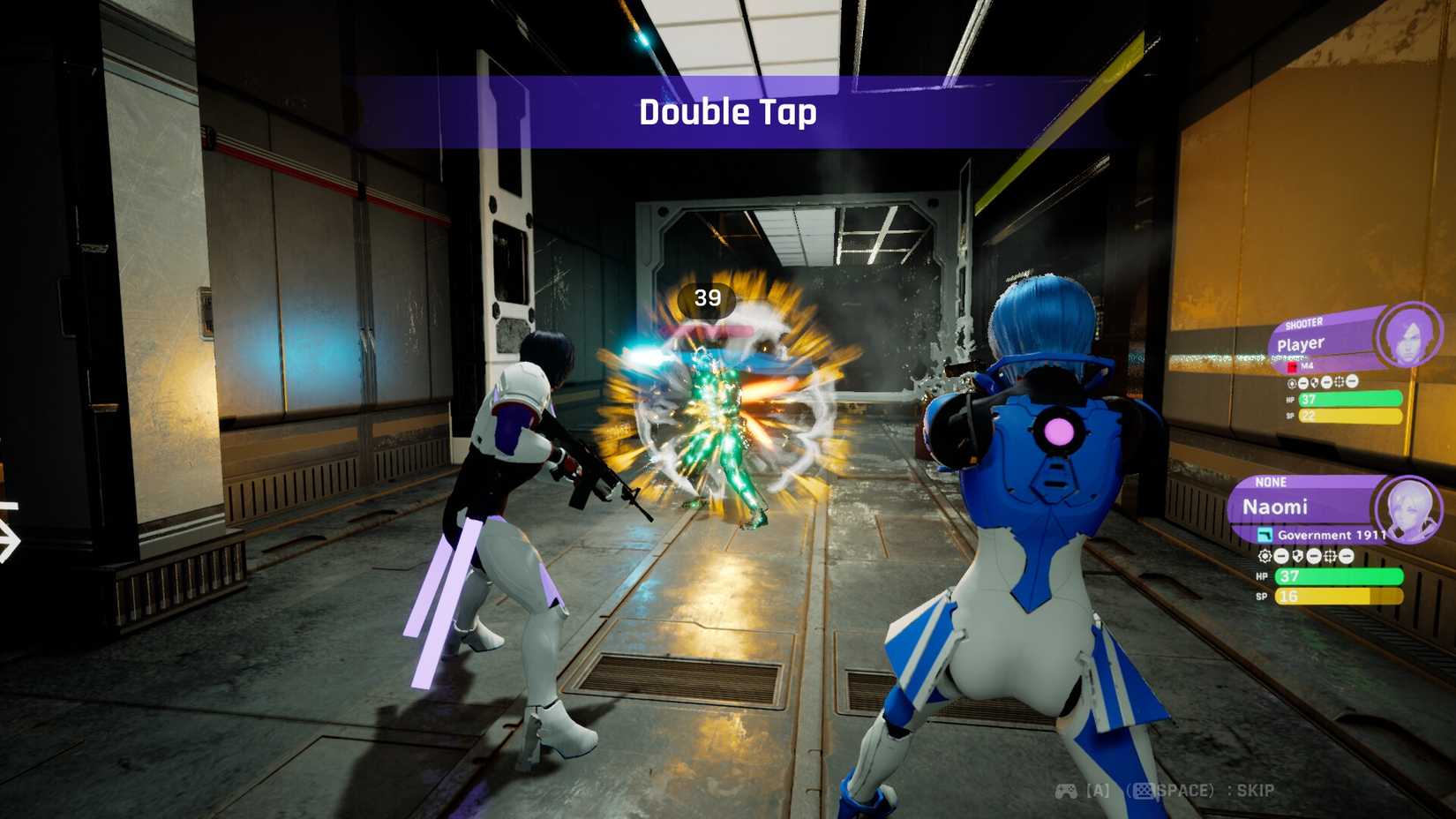Open the NONE role label above Naomi
Viewport: 1456px width, 819px height.
point(1271,482)
